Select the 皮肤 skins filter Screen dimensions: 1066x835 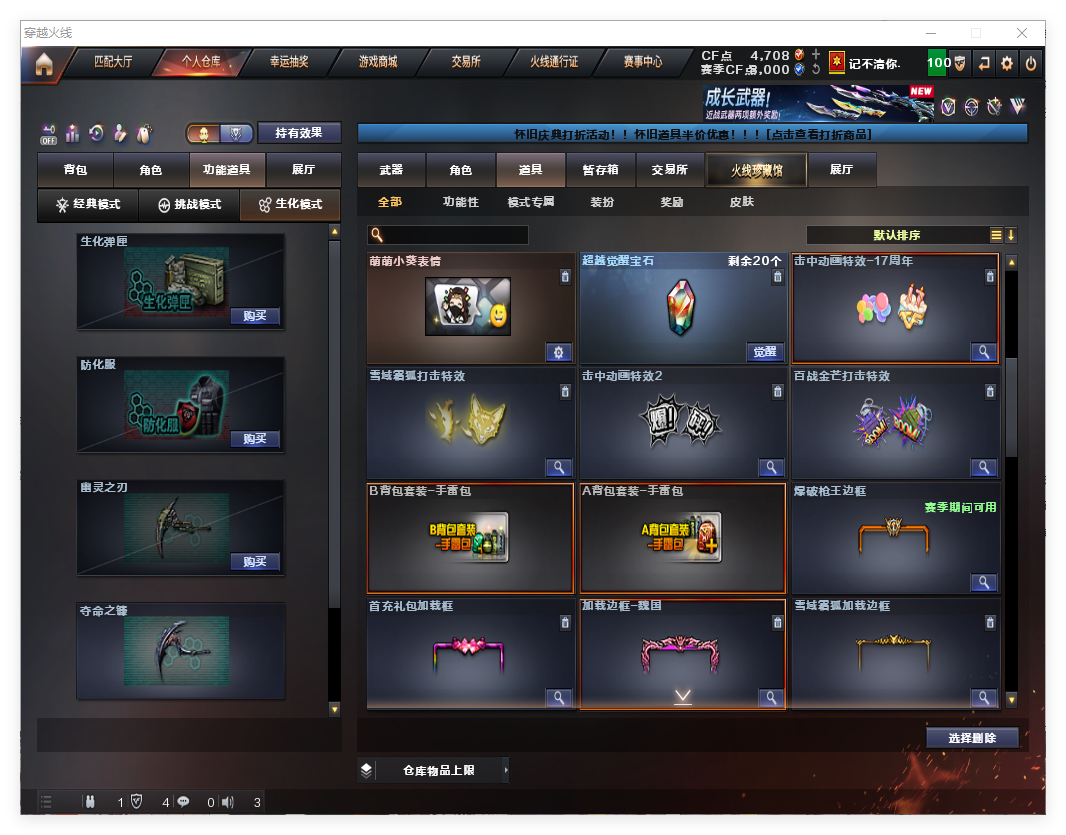tap(742, 202)
